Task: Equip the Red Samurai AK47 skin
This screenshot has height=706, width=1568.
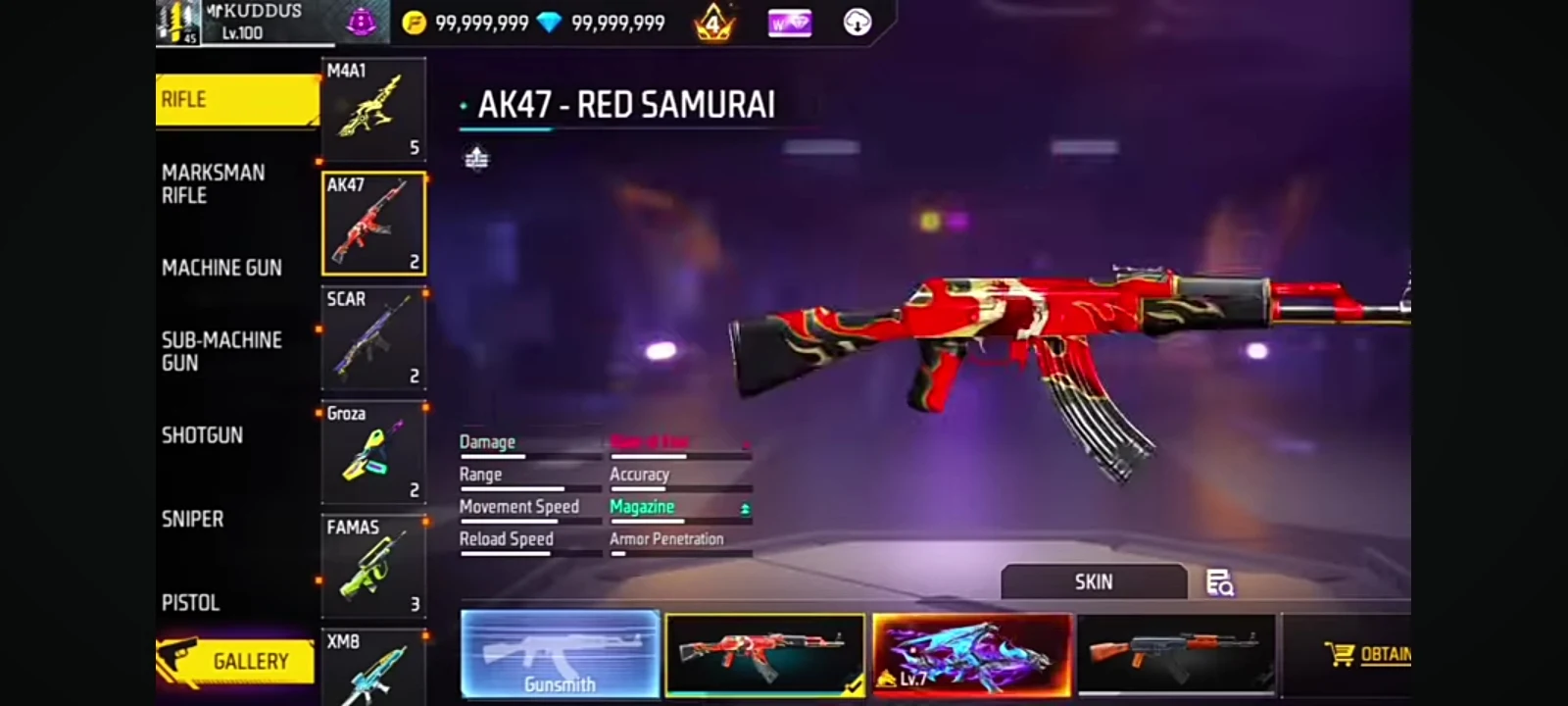Action: (x=764, y=654)
